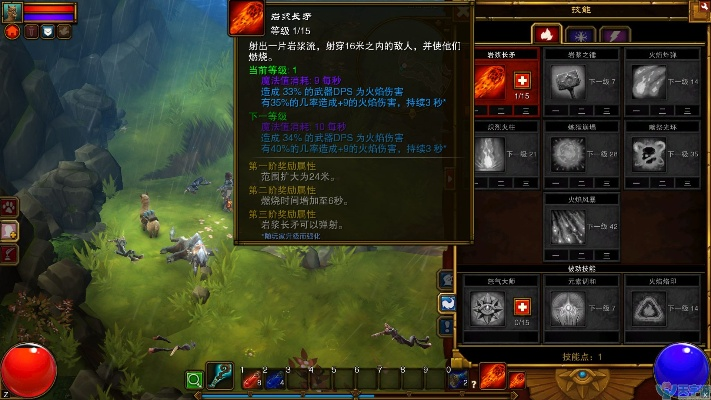Switch to the lightning skill tree tab
This screenshot has width=711, height=400.
tap(613, 34)
